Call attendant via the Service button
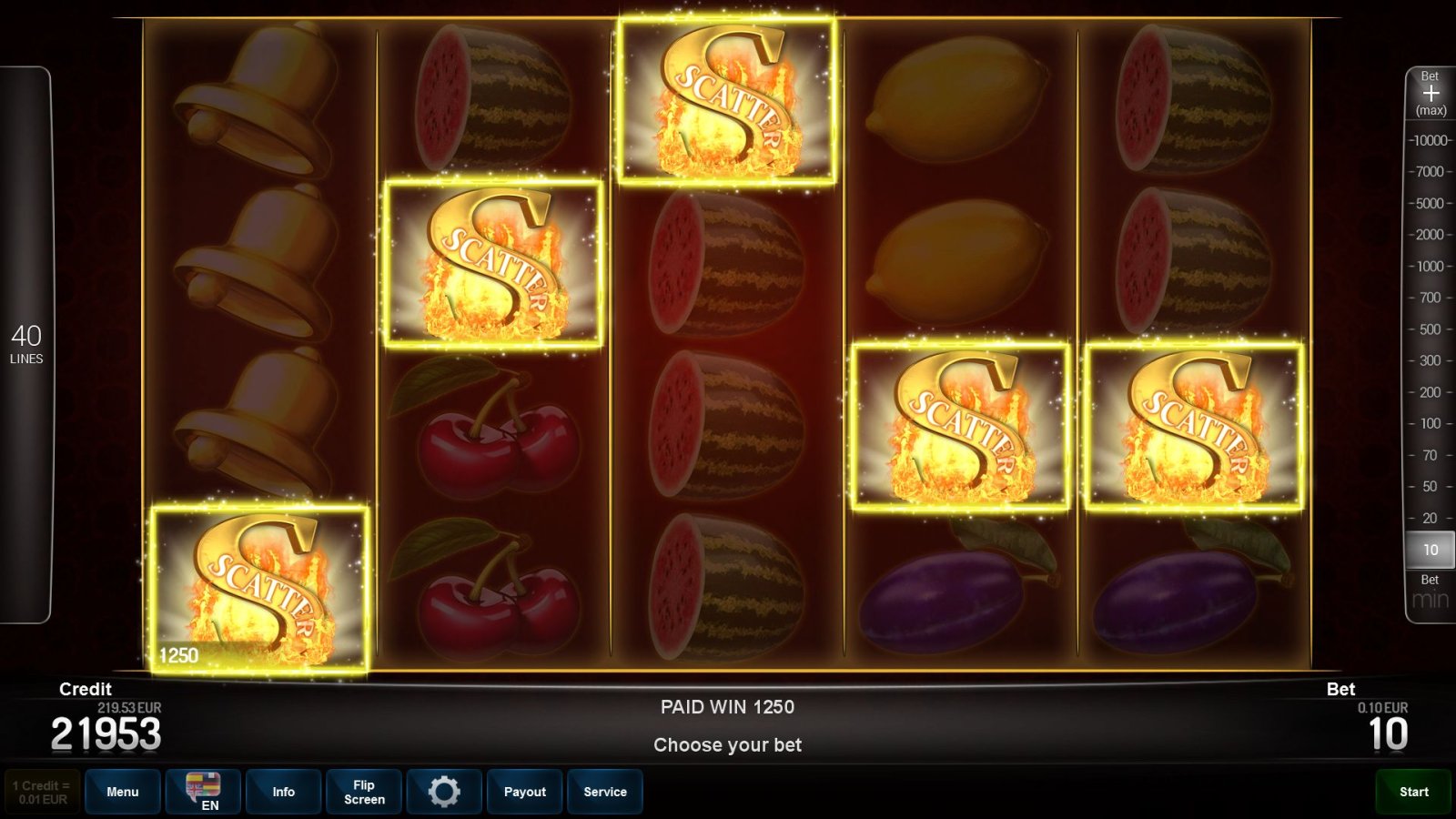This screenshot has height=819, width=1456. (x=605, y=791)
